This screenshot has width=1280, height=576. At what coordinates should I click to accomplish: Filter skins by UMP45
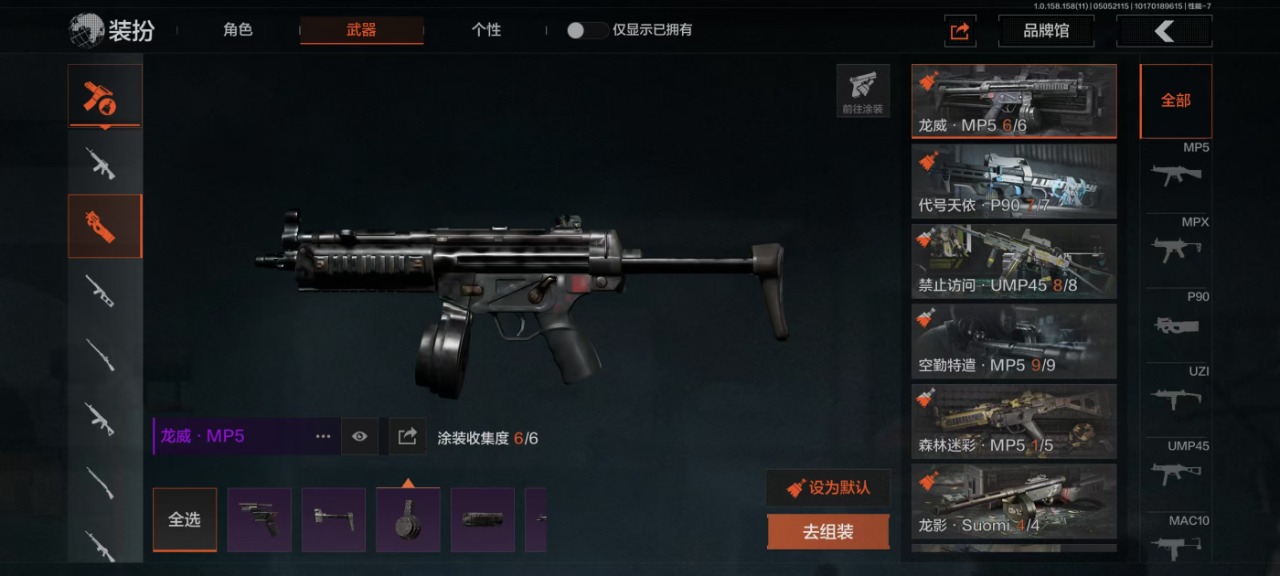[x=1176, y=466]
